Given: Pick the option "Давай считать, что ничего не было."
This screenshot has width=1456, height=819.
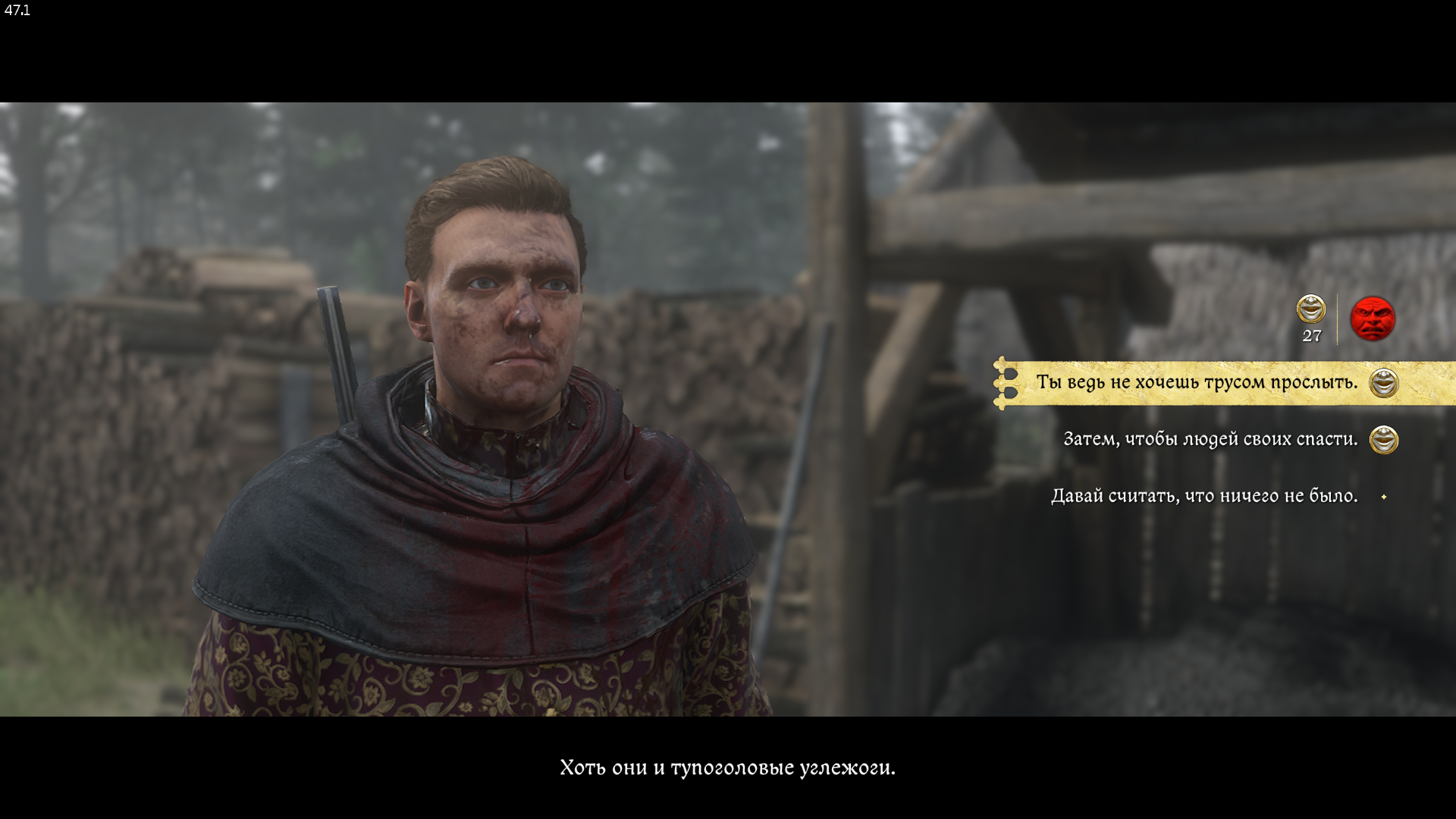Looking at the screenshot, I should click(1204, 496).
